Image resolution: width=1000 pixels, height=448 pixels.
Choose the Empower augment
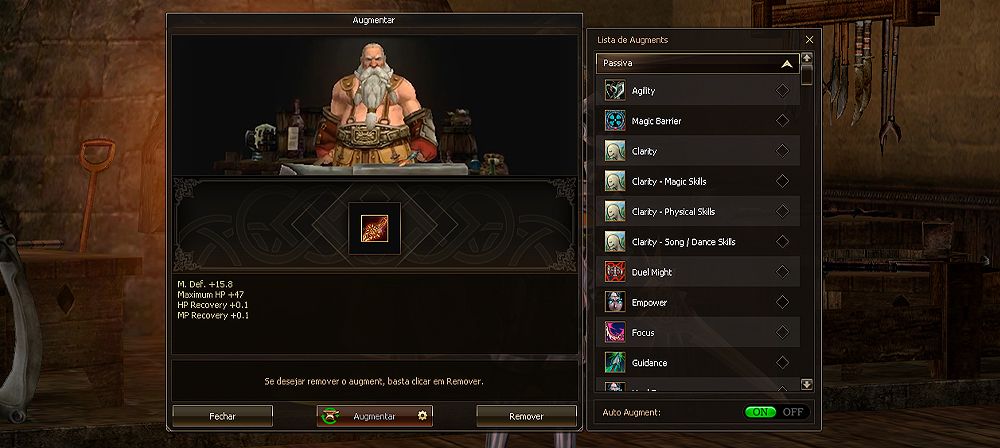click(x=697, y=302)
